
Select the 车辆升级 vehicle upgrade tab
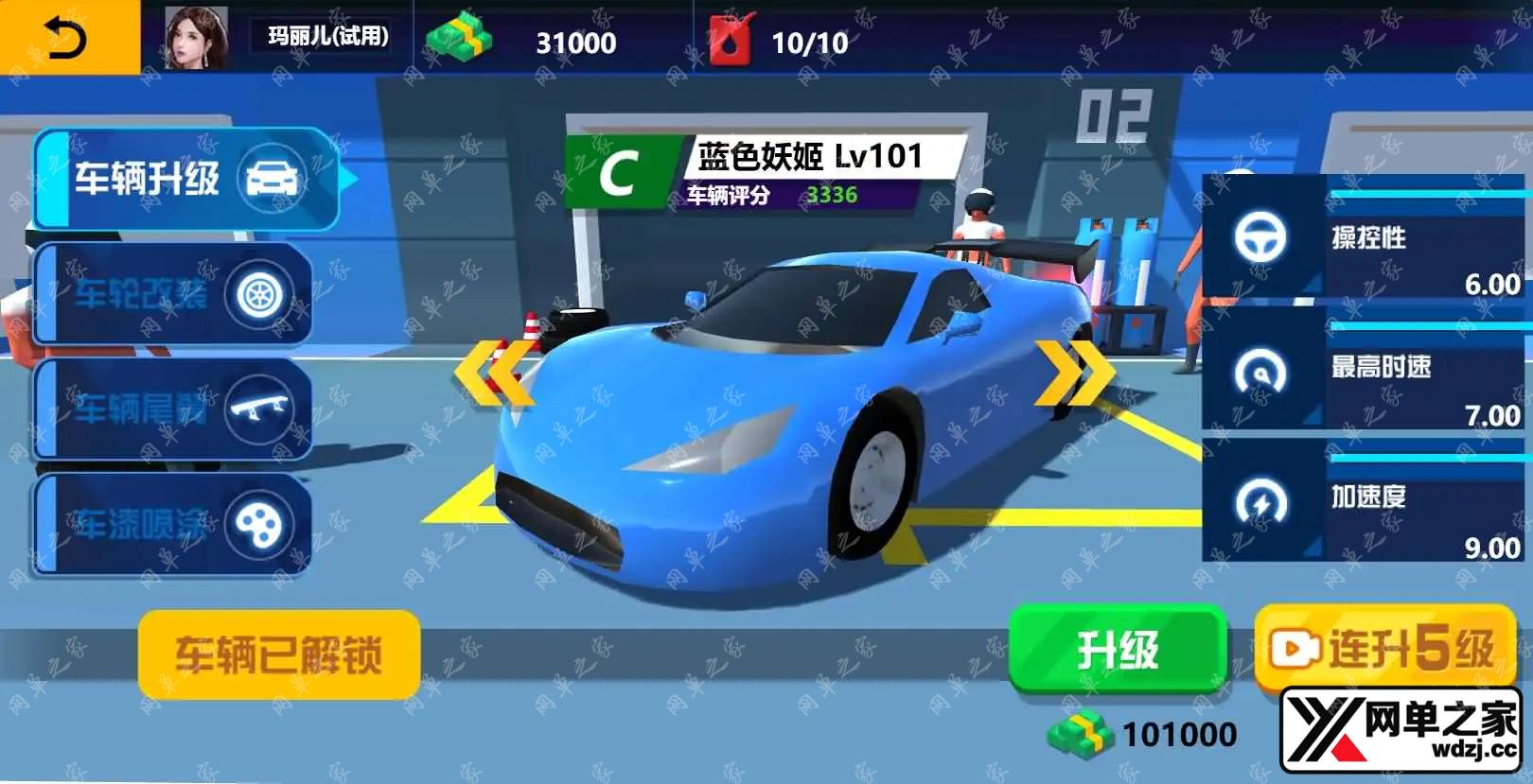pos(186,180)
